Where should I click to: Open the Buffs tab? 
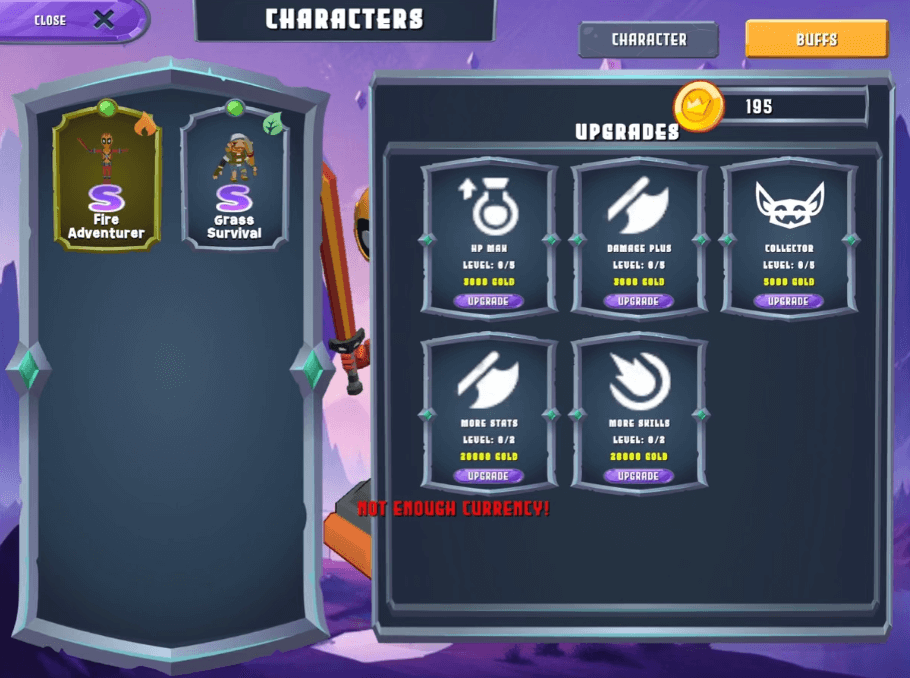pos(816,40)
